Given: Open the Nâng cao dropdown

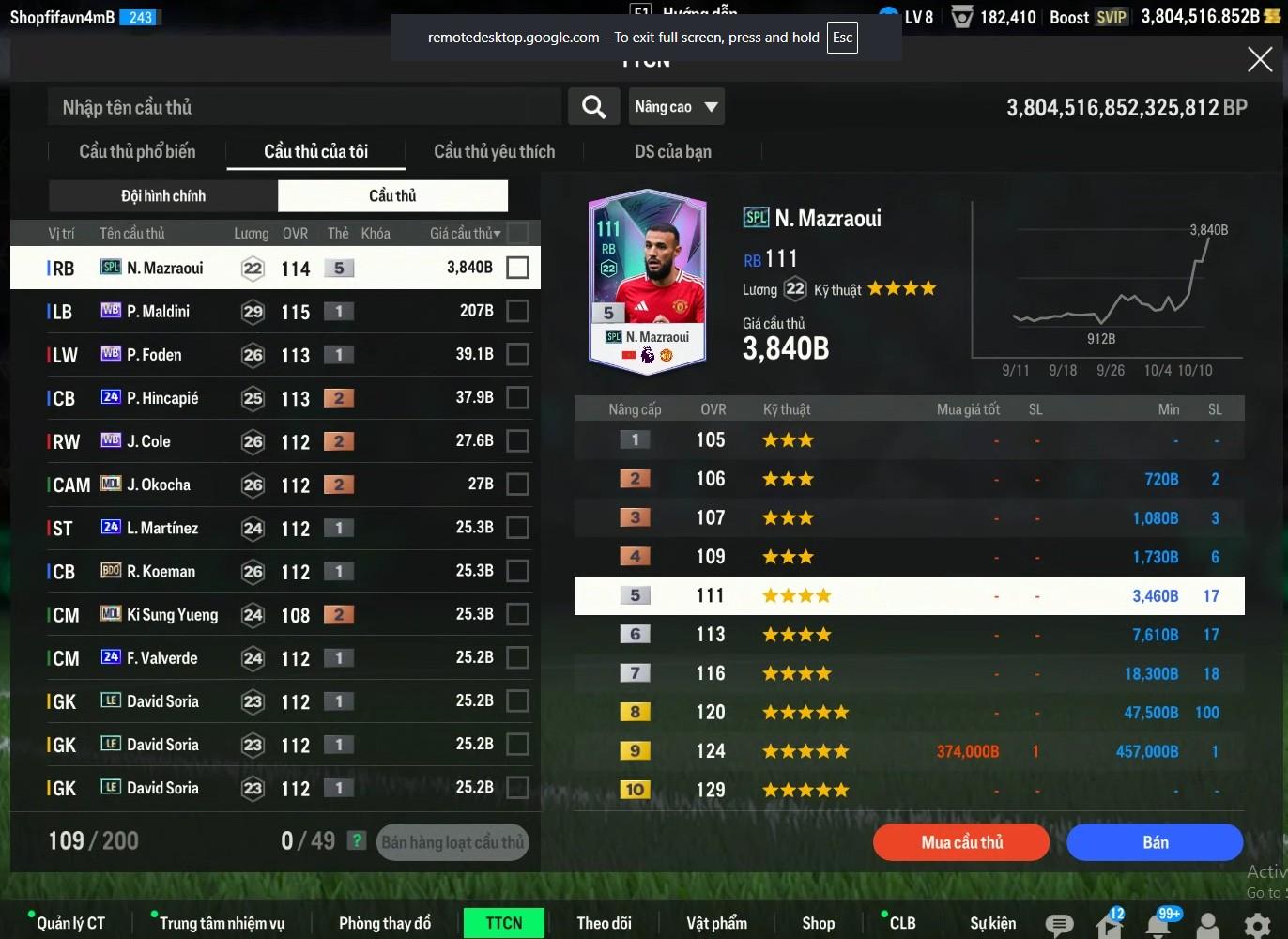Looking at the screenshot, I should (x=676, y=107).
